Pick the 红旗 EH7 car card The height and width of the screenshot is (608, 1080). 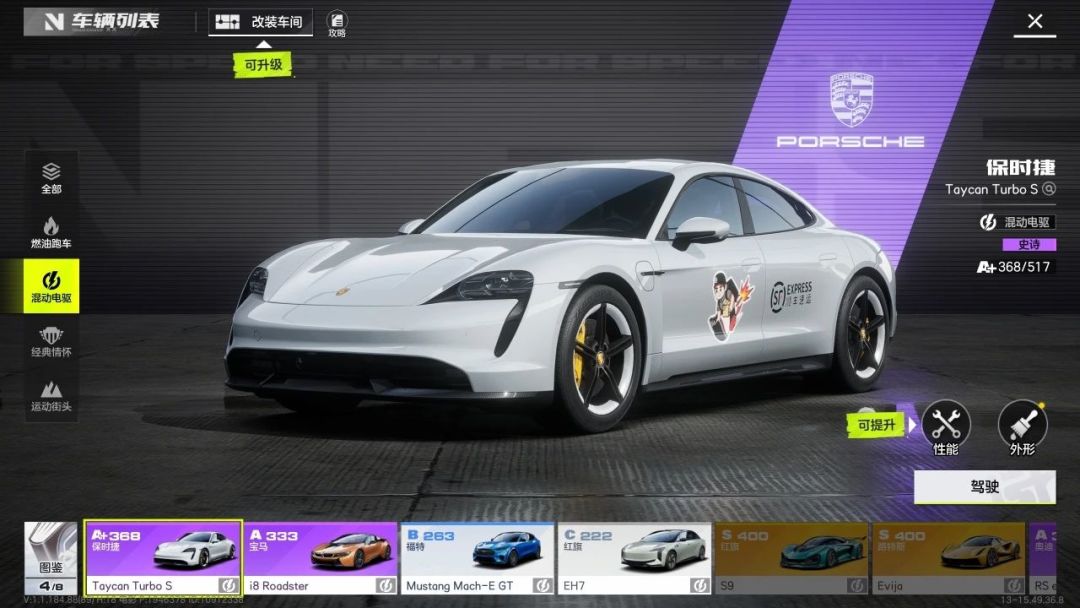(x=634, y=558)
